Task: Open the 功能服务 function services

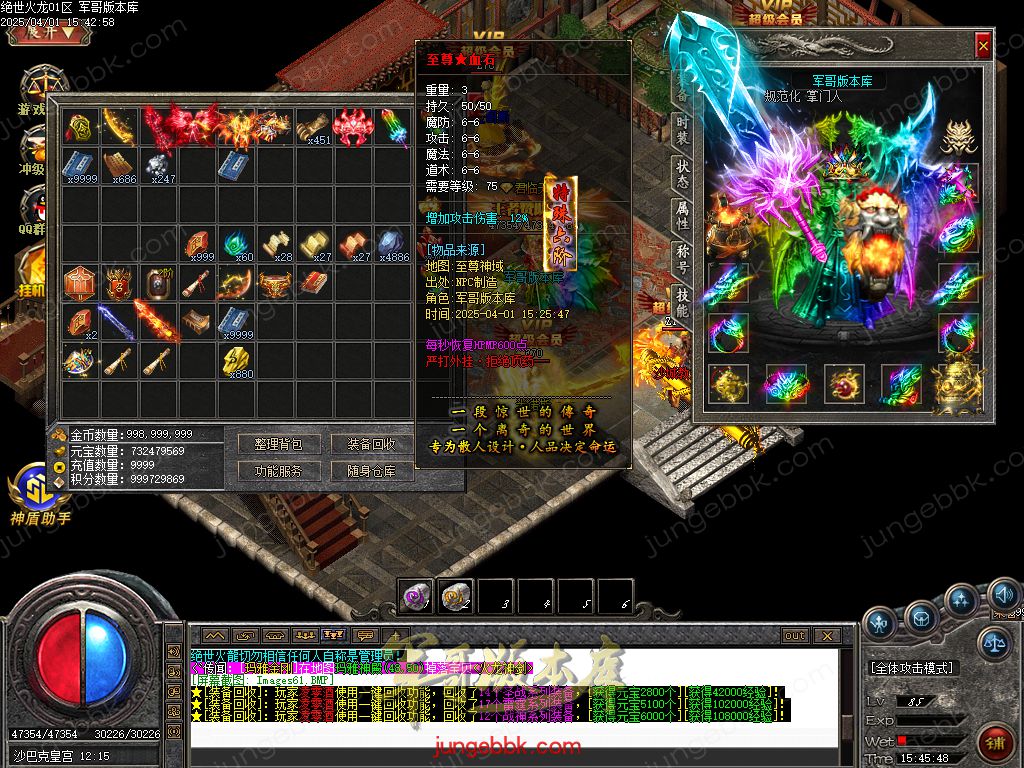Action: (278, 471)
